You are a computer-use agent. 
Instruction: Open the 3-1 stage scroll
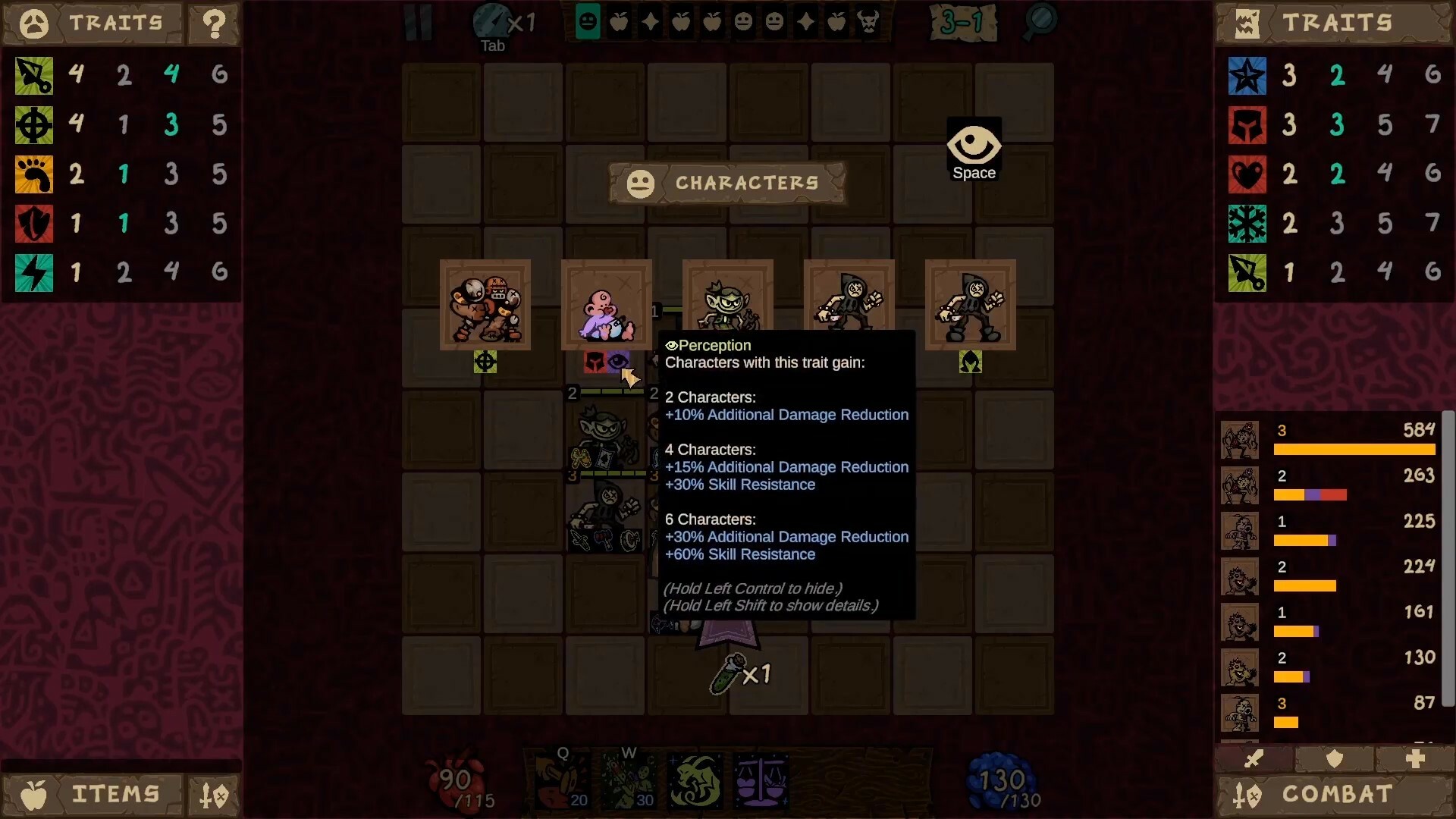(x=965, y=23)
